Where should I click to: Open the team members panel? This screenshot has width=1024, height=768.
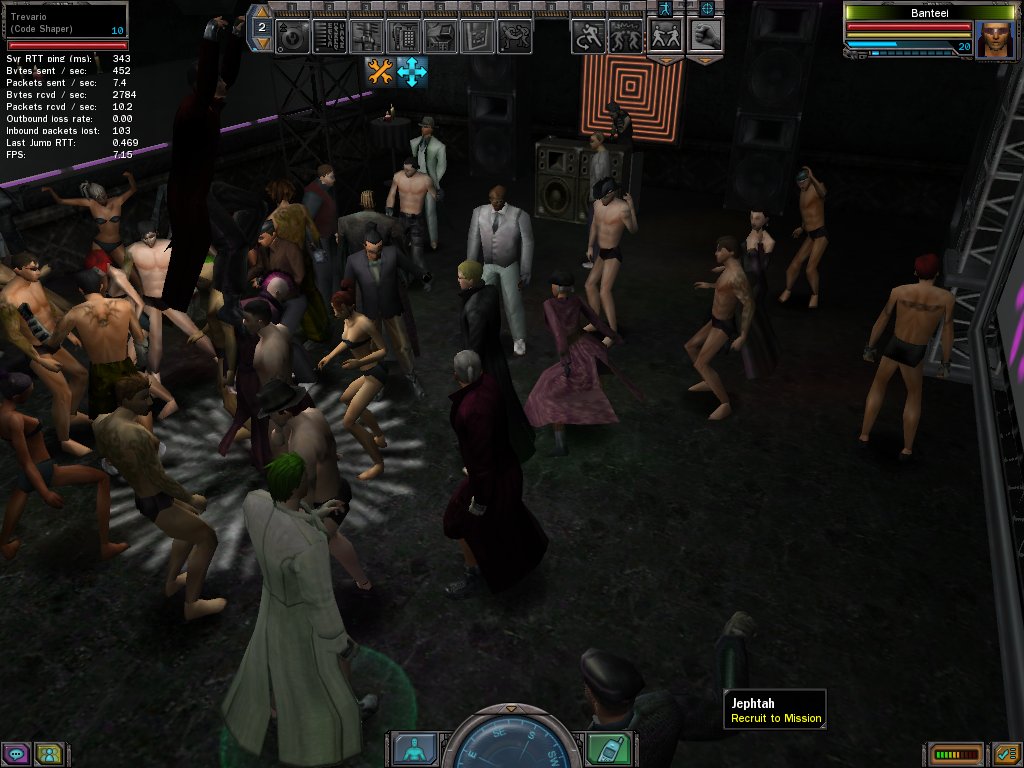(x=48, y=754)
